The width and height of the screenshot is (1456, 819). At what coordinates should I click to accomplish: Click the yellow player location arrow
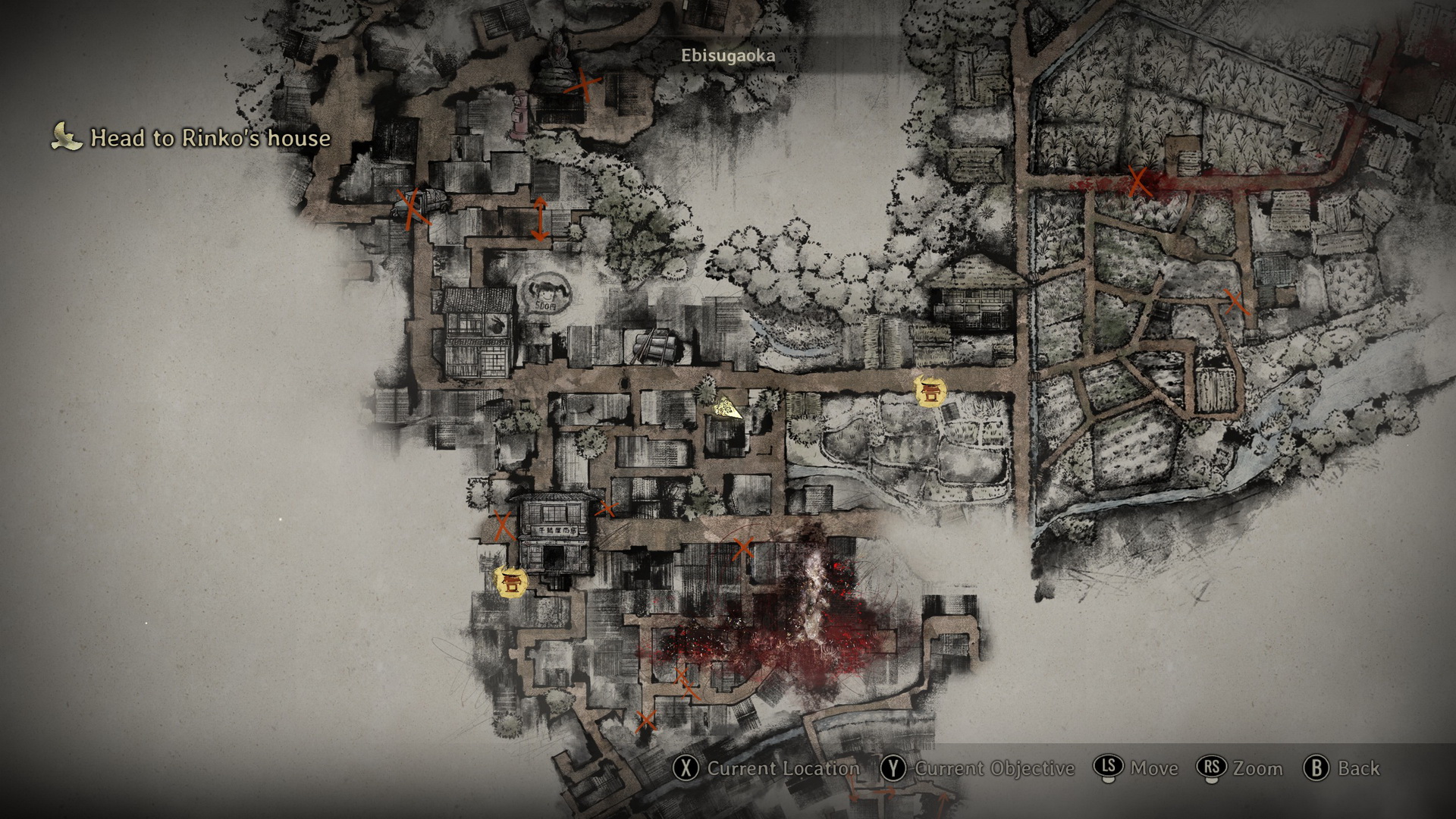726,408
